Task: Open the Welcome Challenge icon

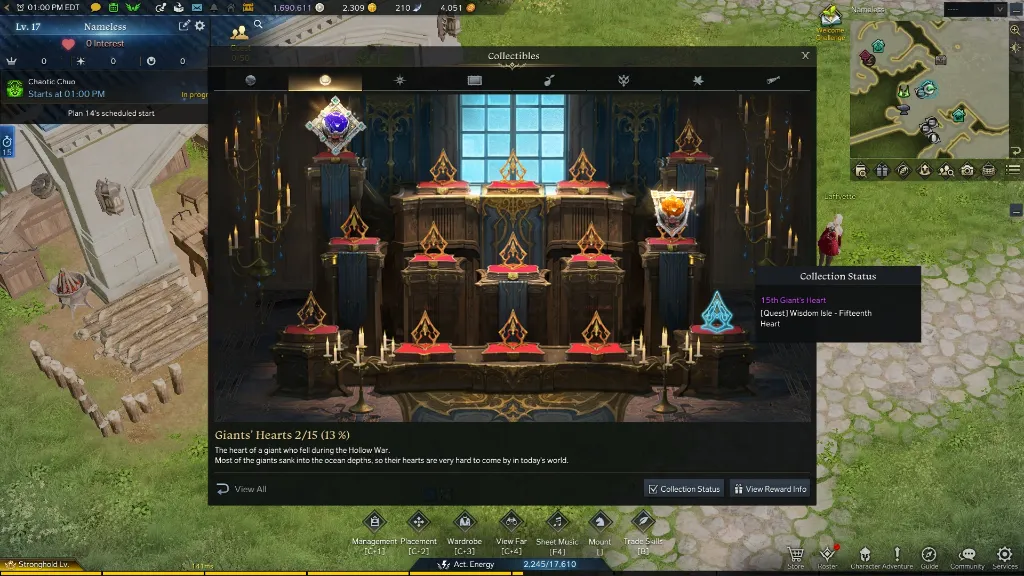Action: [x=831, y=17]
